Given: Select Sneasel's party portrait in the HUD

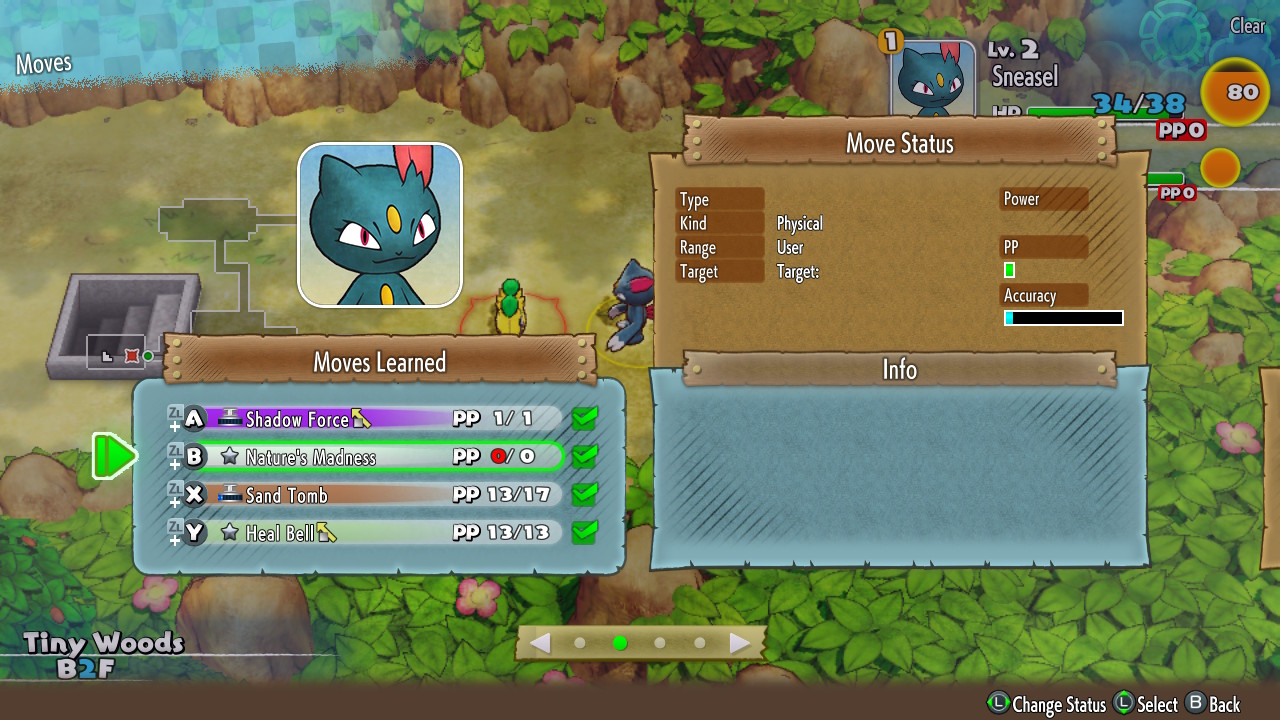Looking at the screenshot, I should pos(933,80).
